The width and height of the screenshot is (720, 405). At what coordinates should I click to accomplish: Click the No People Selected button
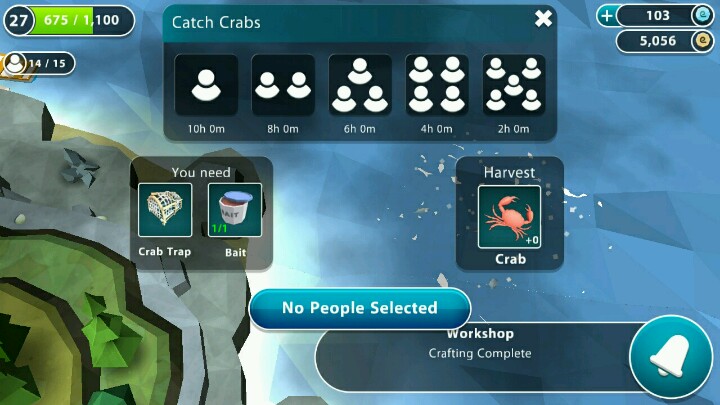pyautogui.click(x=359, y=308)
